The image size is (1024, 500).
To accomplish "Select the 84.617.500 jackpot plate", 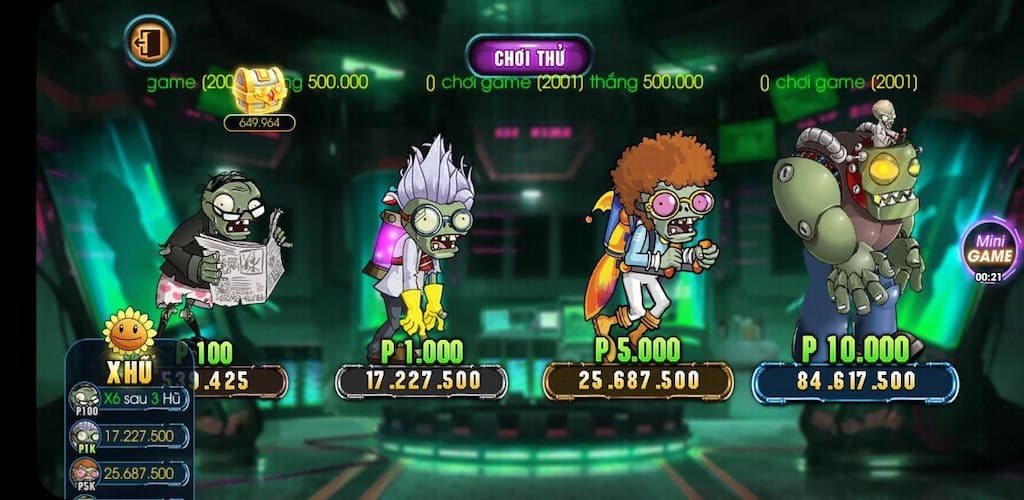I will point(855,381).
